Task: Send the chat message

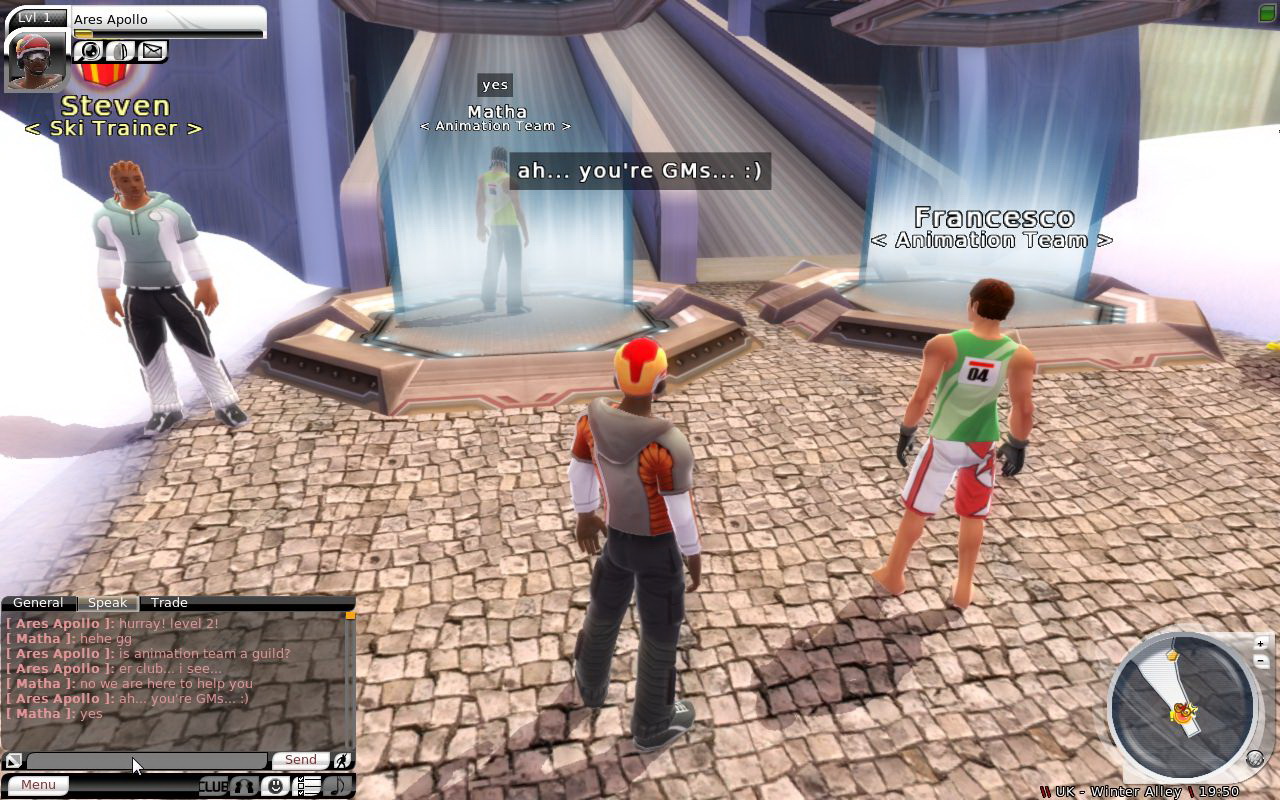Action: [300, 760]
